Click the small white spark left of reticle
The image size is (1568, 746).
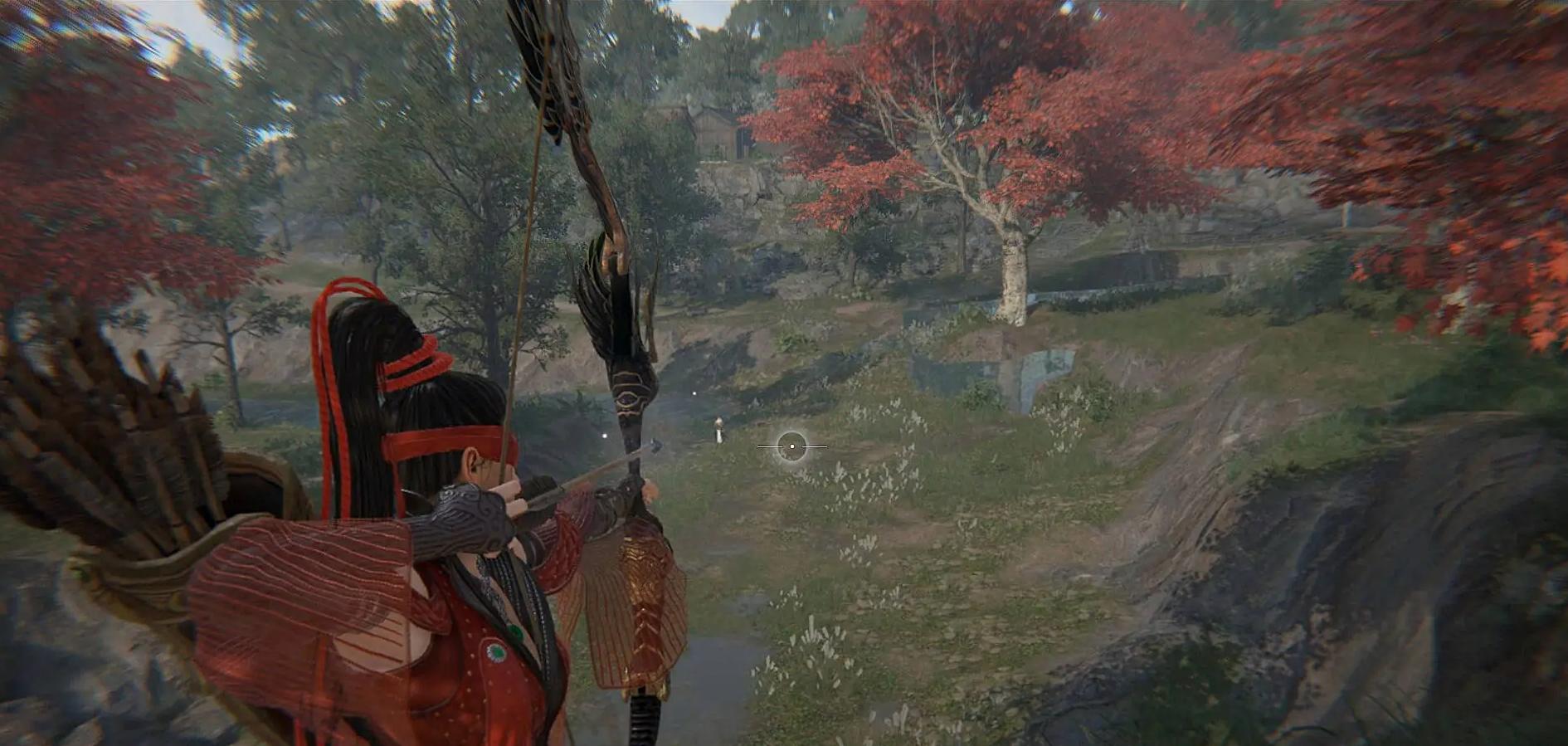pos(603,435)
